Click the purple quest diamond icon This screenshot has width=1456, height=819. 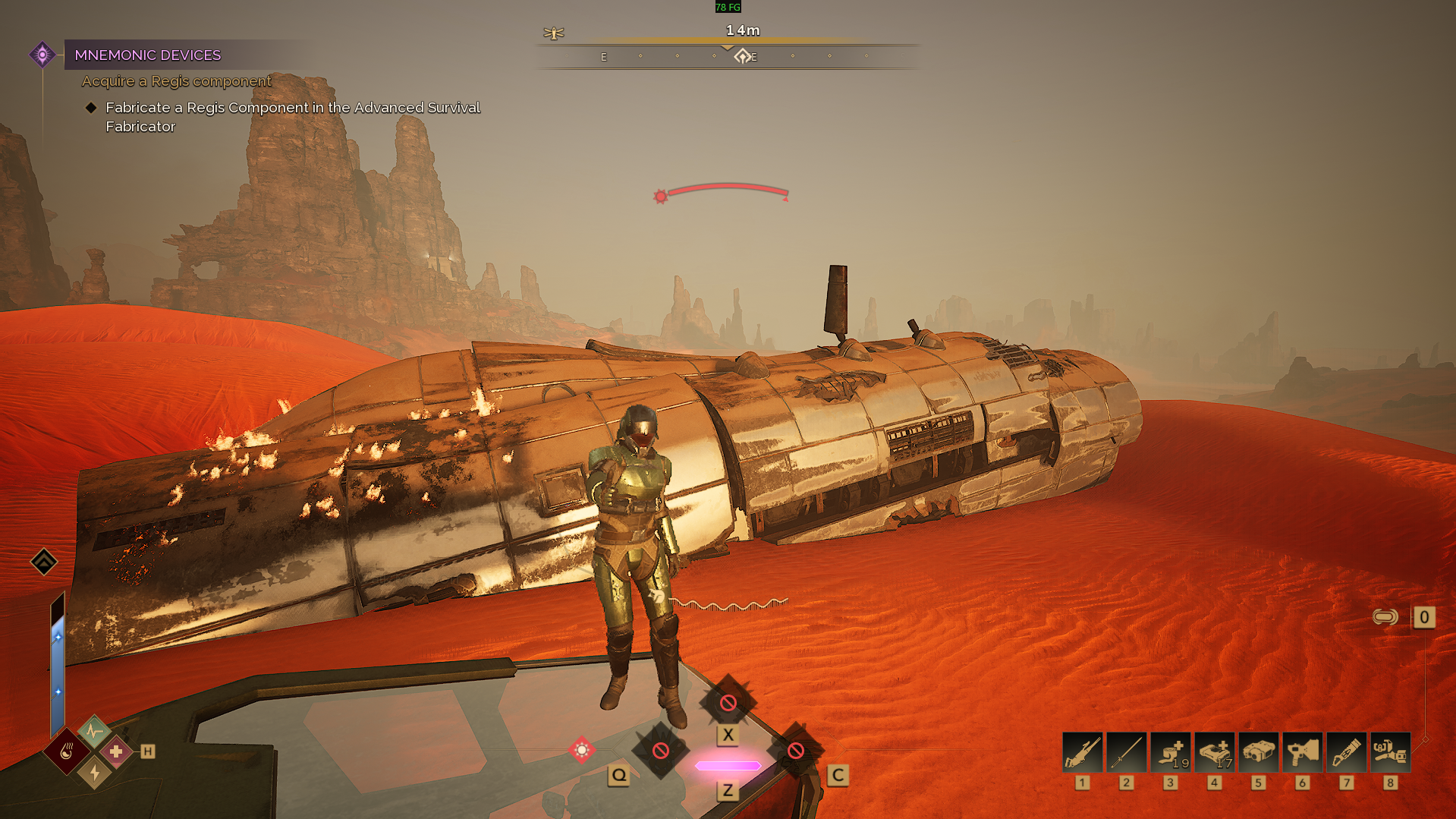click(x=42, y=55)
